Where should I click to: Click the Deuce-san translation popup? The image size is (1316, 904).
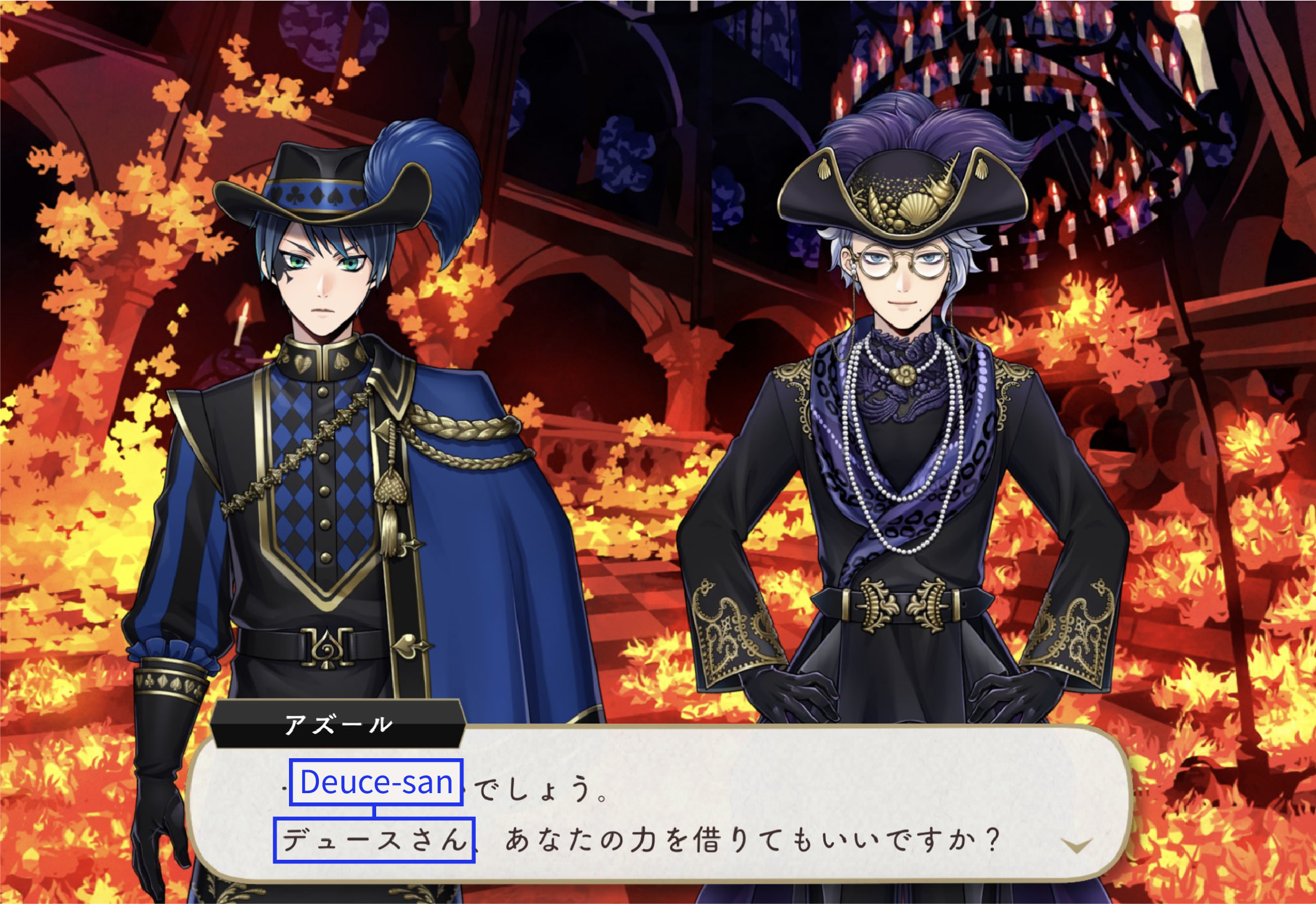[x=376, y=782]
